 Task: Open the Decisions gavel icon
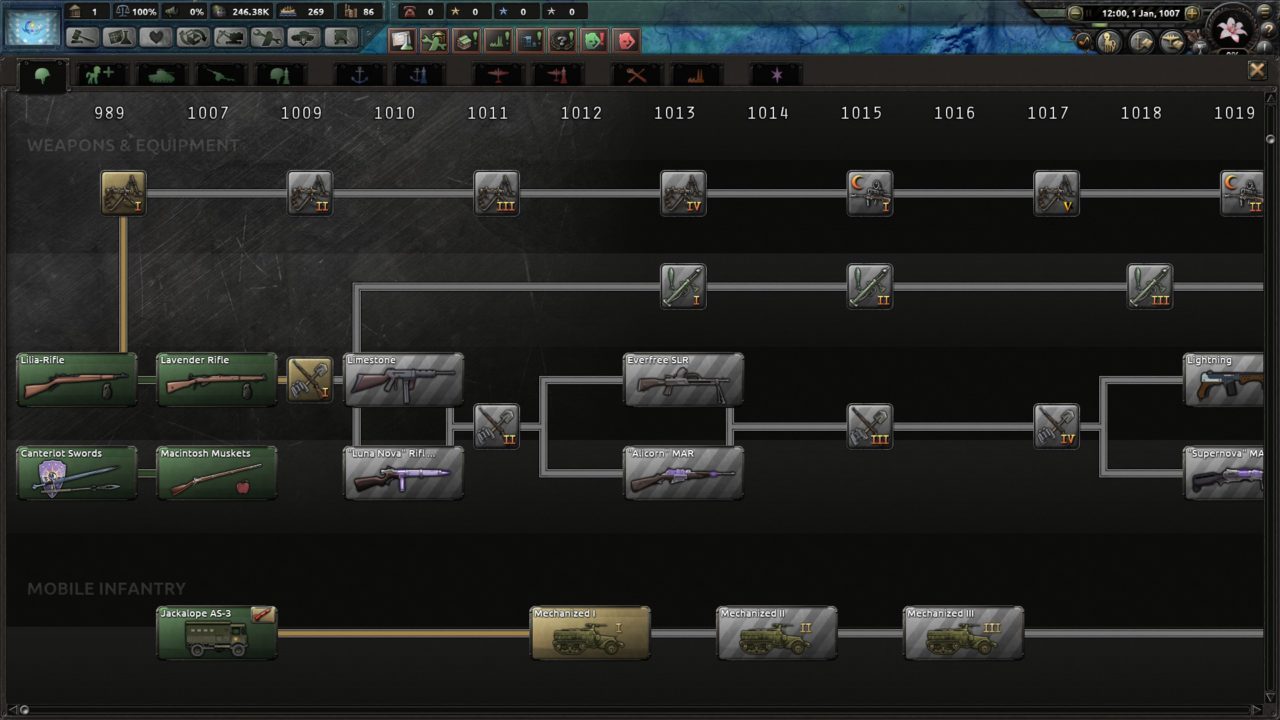pyautogui.click(x=83, y=37)
